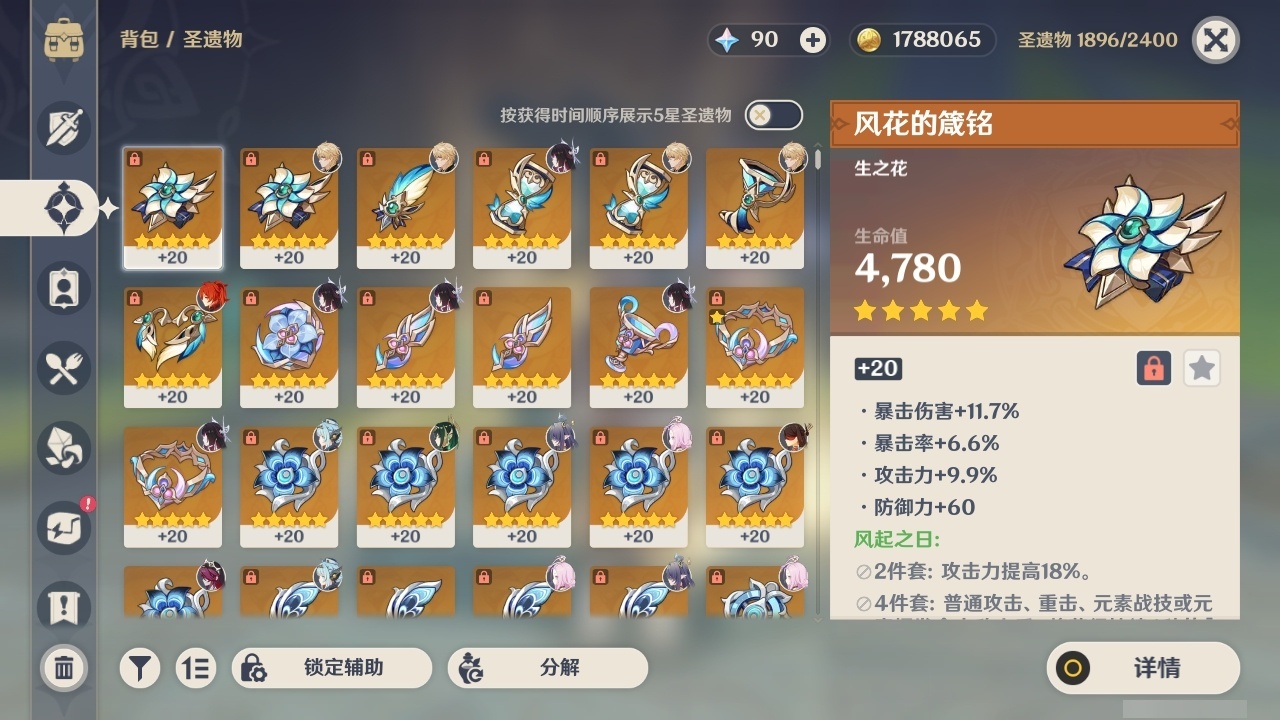This screenshot has width=1280, height=720.
Task: Click the trash can destroy icon
Action: click(66, 667)
